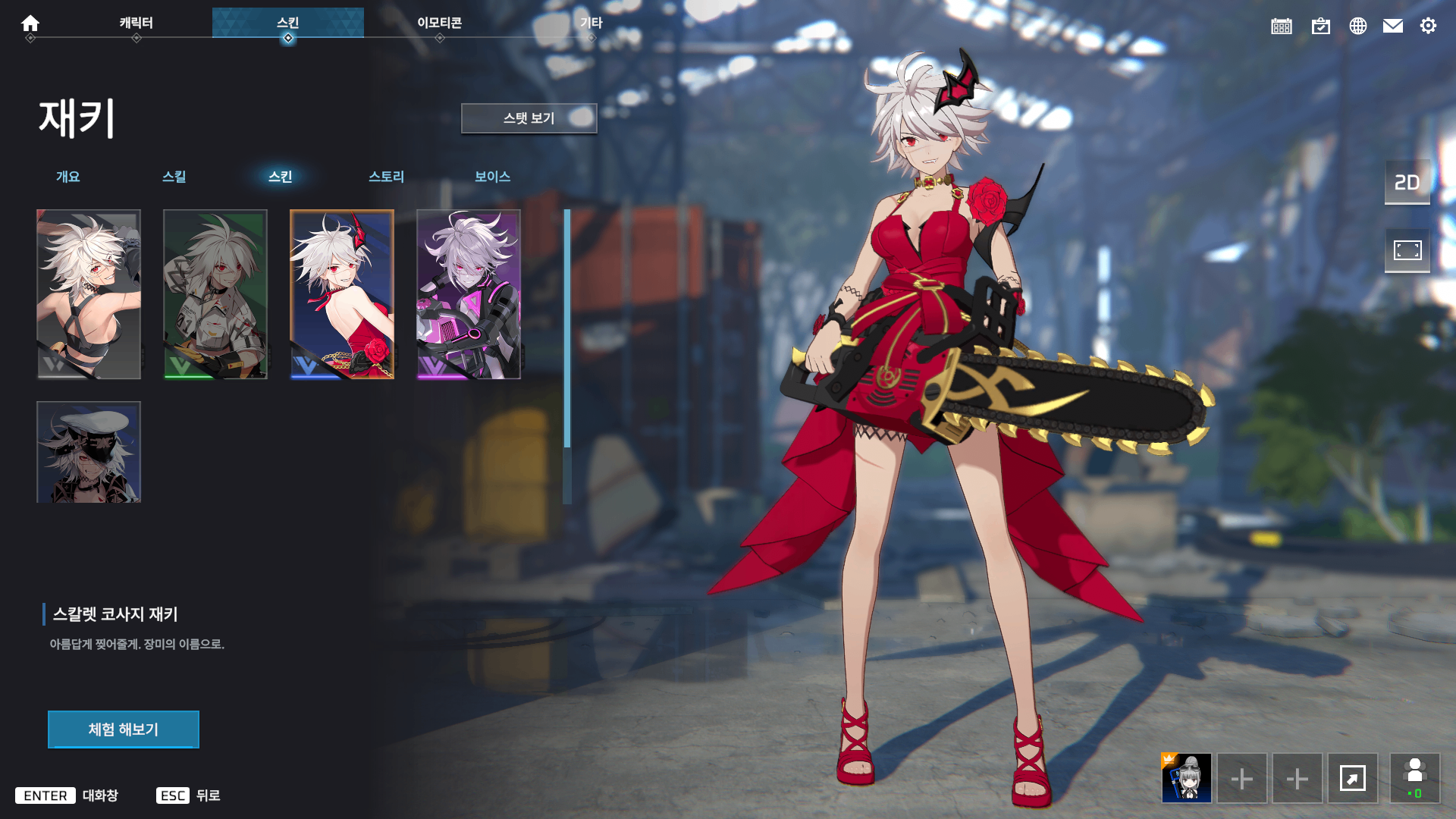Select the red dress skin thumbnail
Screen dimensions: 1456x819
point(342,294)
